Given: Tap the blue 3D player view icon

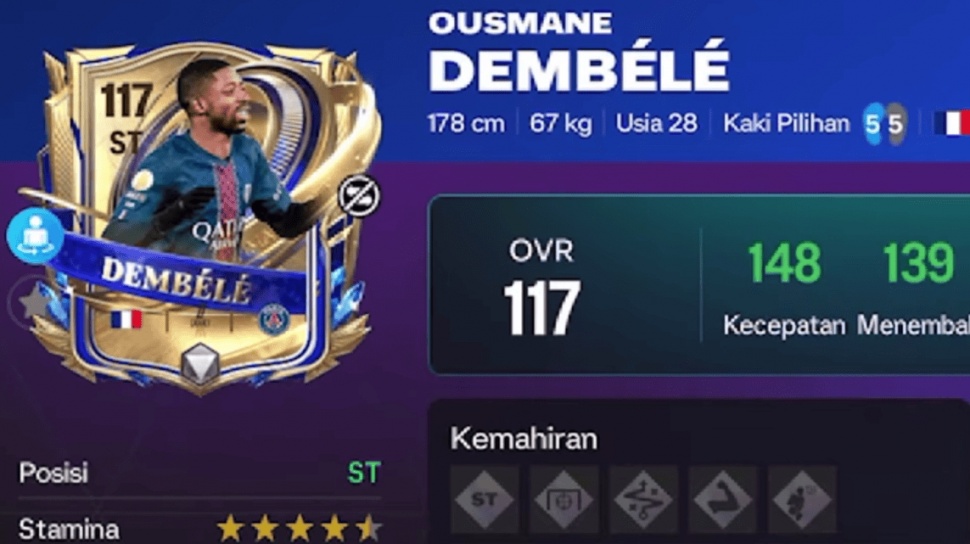Looking at the screenshot, I should tap(35, 236).
